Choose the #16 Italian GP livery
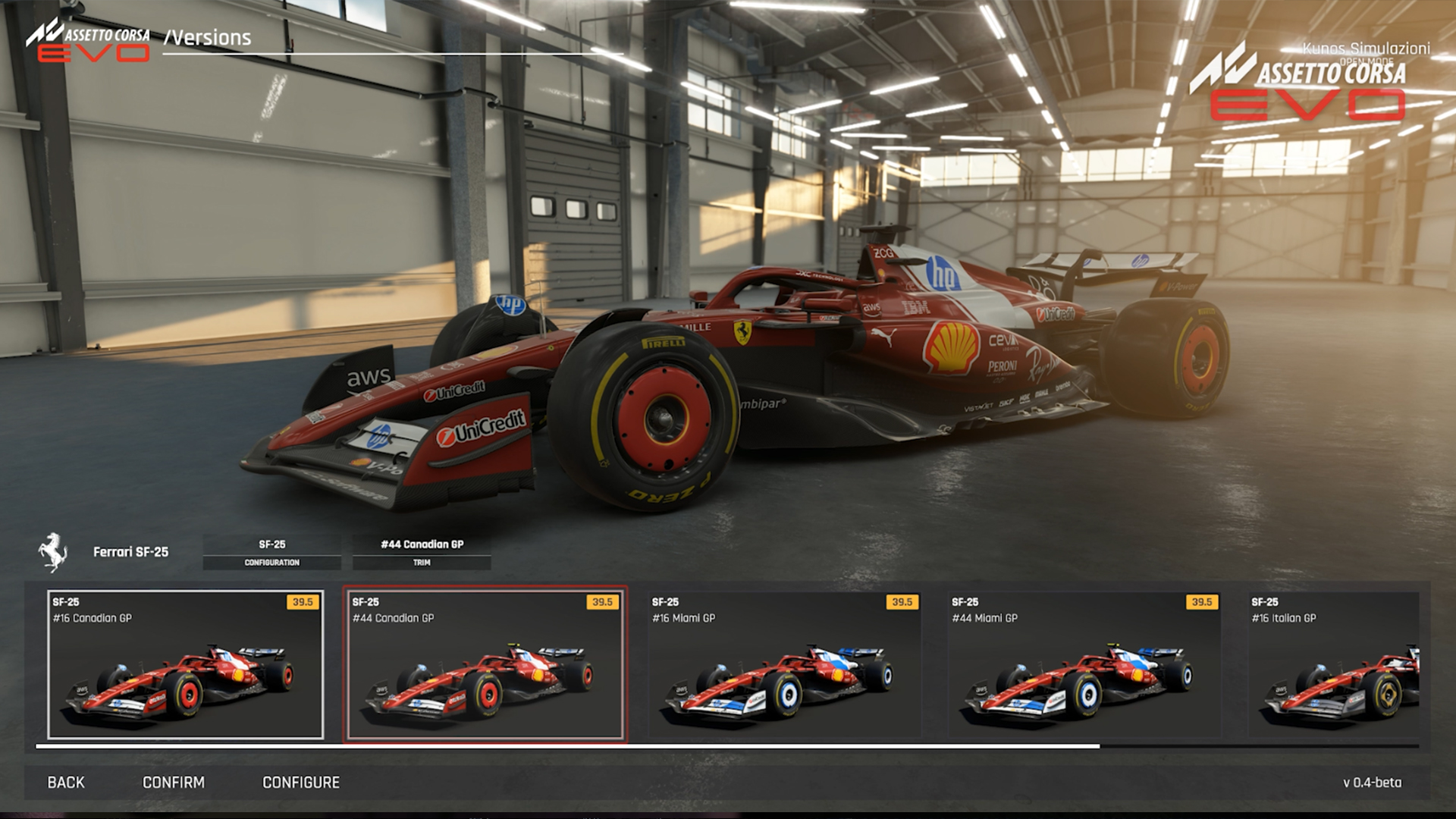Viewport: 1456px width, 819px height. 1335,664
